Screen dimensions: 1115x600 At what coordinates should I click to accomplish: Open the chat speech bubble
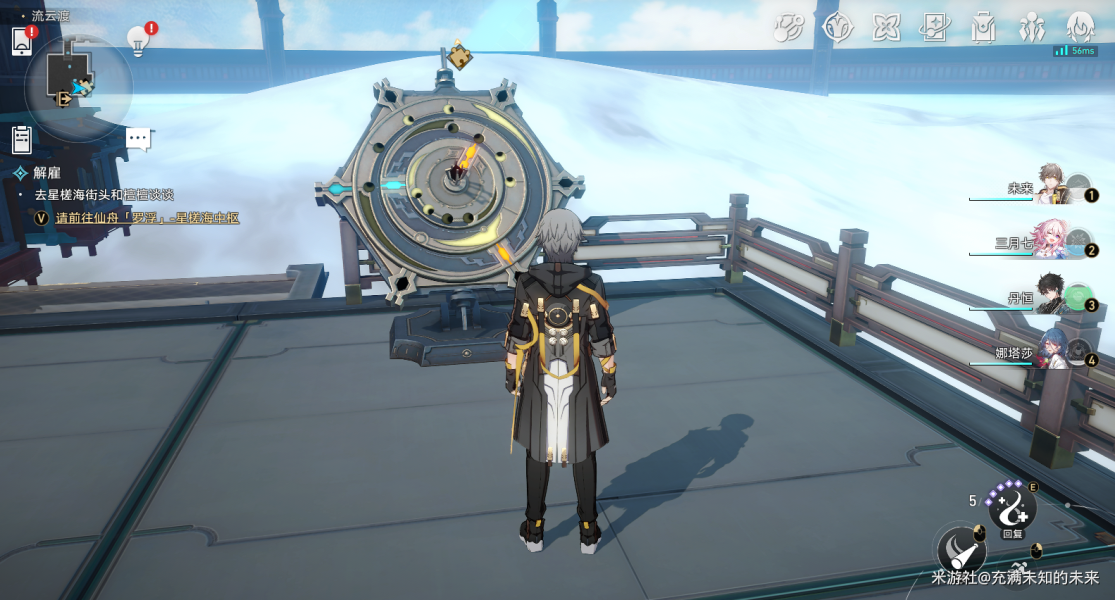click(138, 139)
